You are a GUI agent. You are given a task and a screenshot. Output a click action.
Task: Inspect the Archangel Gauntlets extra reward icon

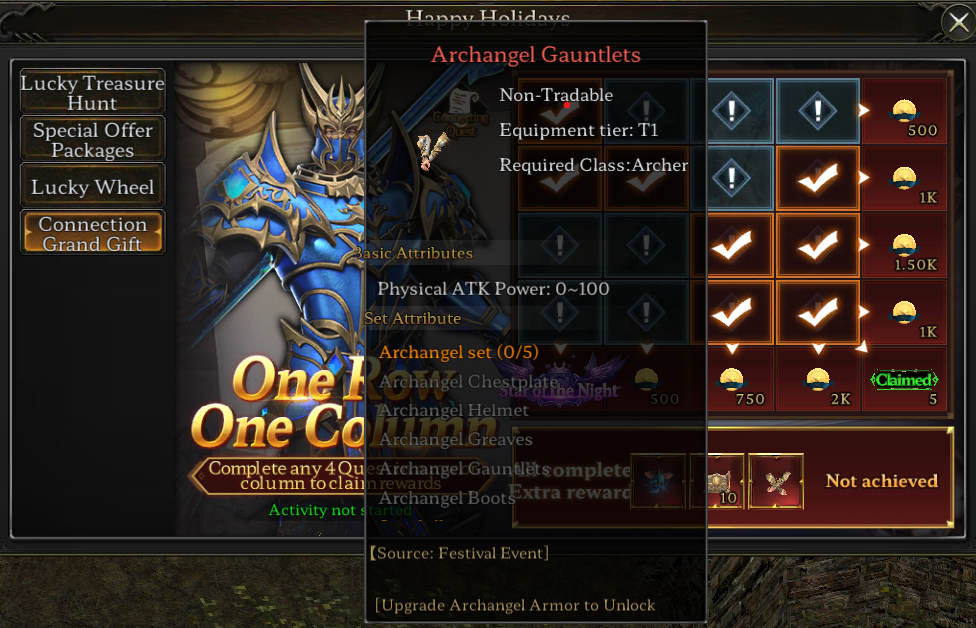point(776,481)
